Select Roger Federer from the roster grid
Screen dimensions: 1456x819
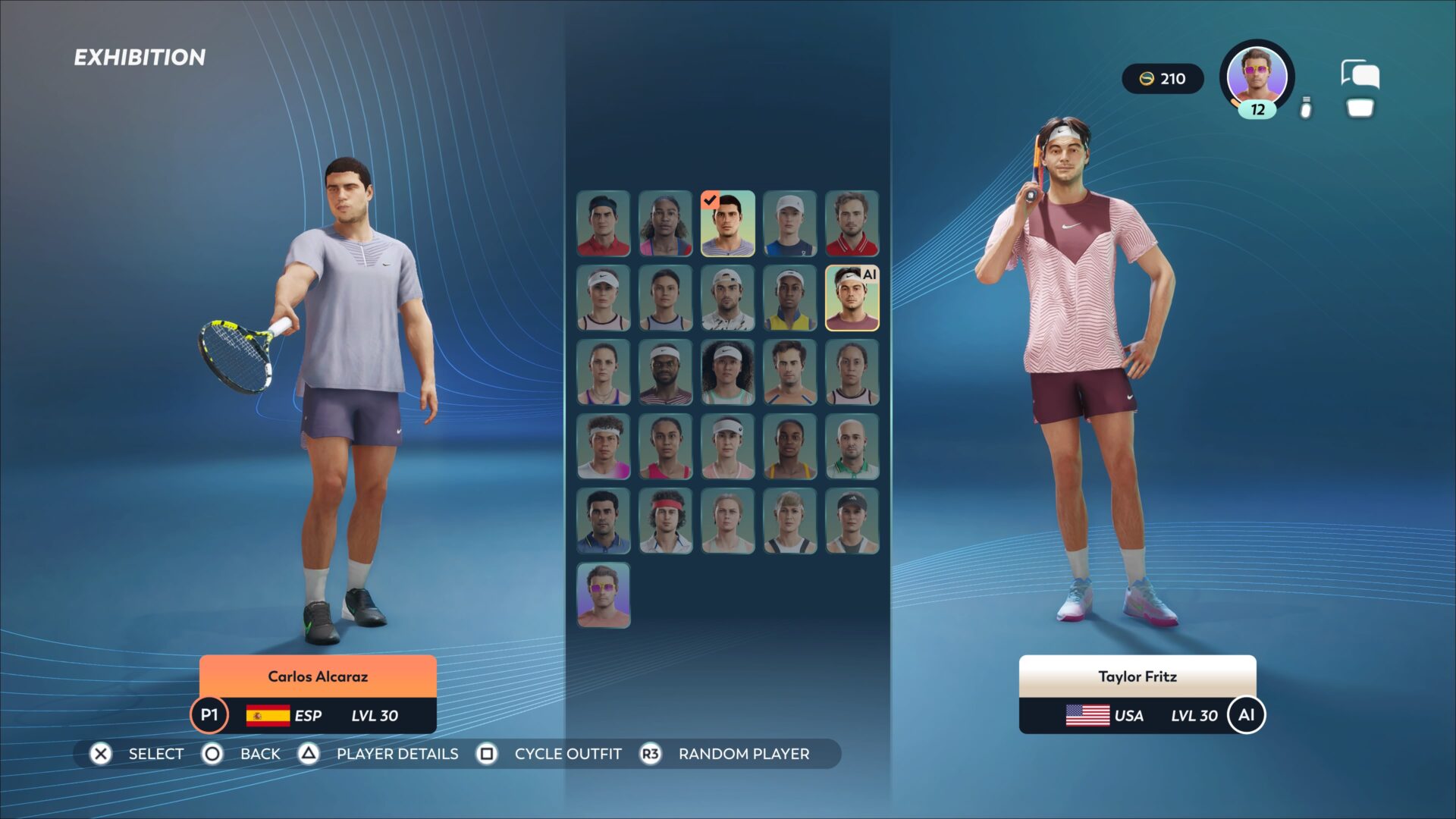coord(603,224)
